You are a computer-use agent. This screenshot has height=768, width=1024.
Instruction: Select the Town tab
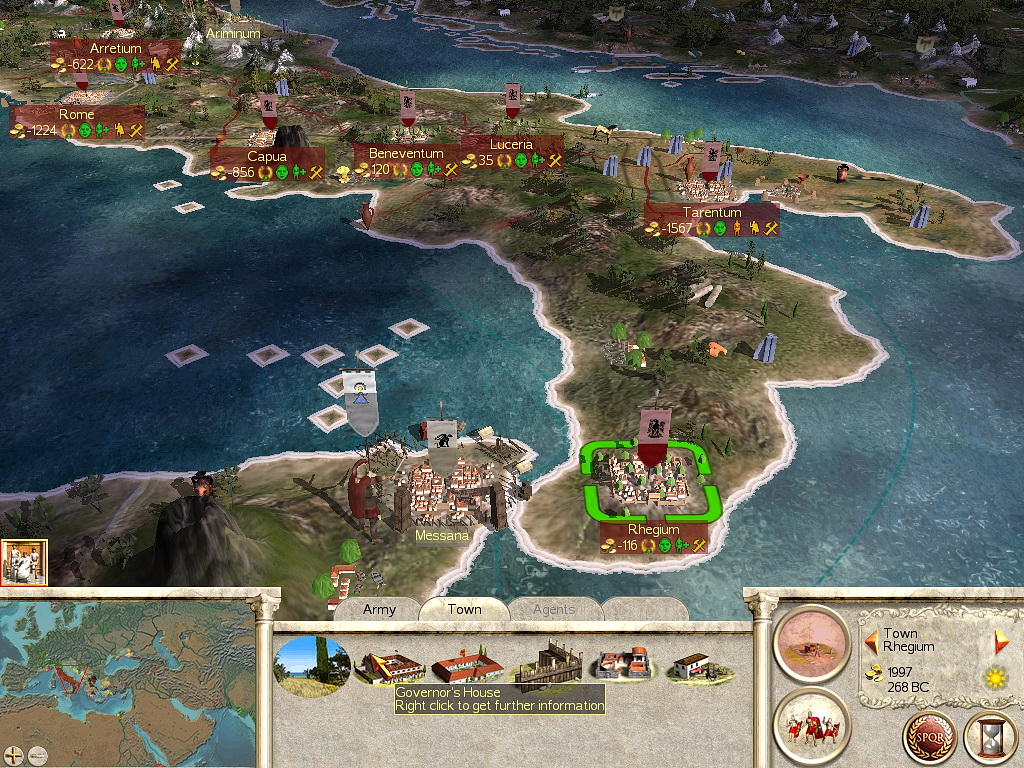pyautogui.click(x=464, y=609)
